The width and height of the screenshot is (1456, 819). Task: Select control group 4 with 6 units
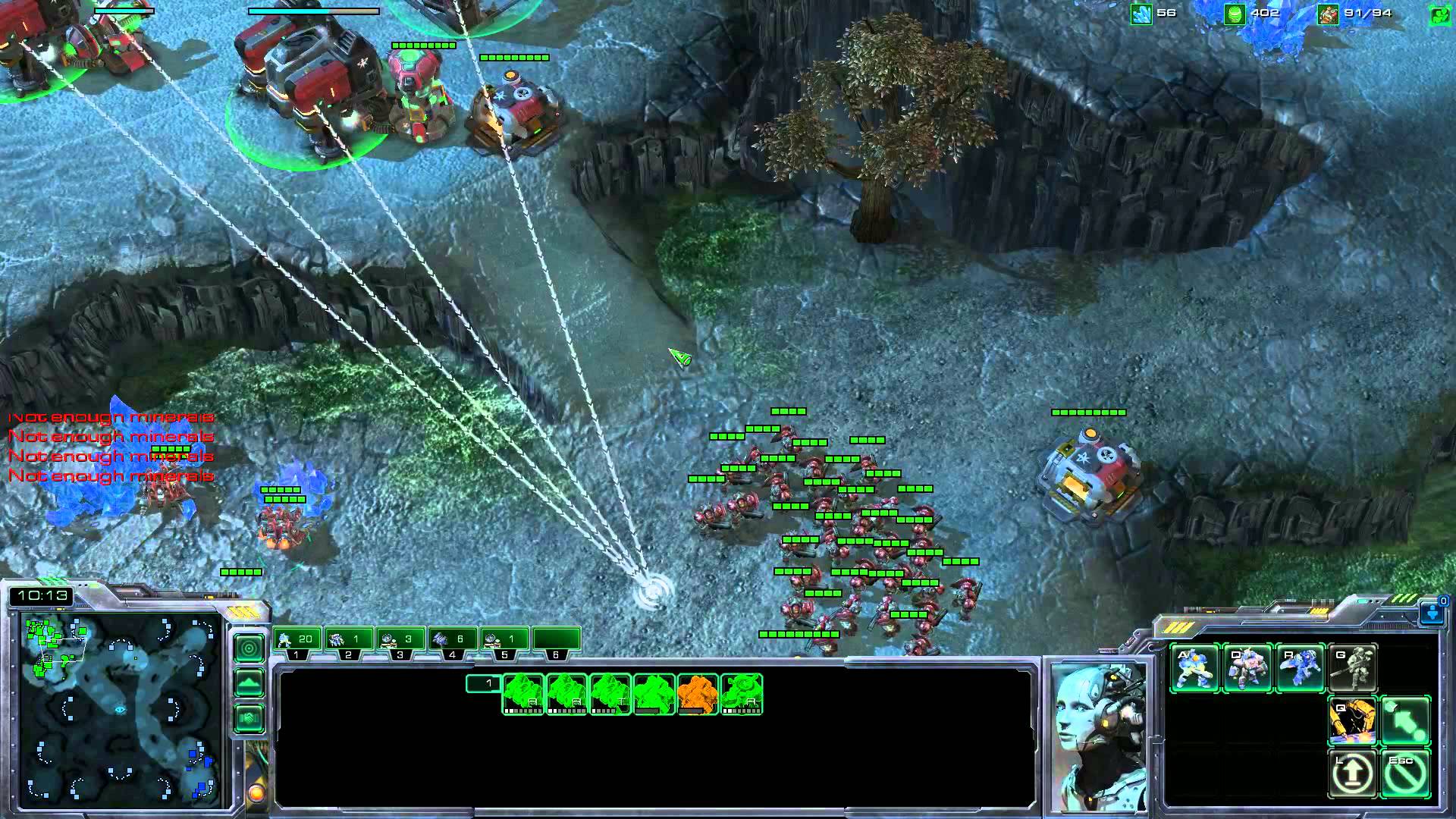click(452, 640)
